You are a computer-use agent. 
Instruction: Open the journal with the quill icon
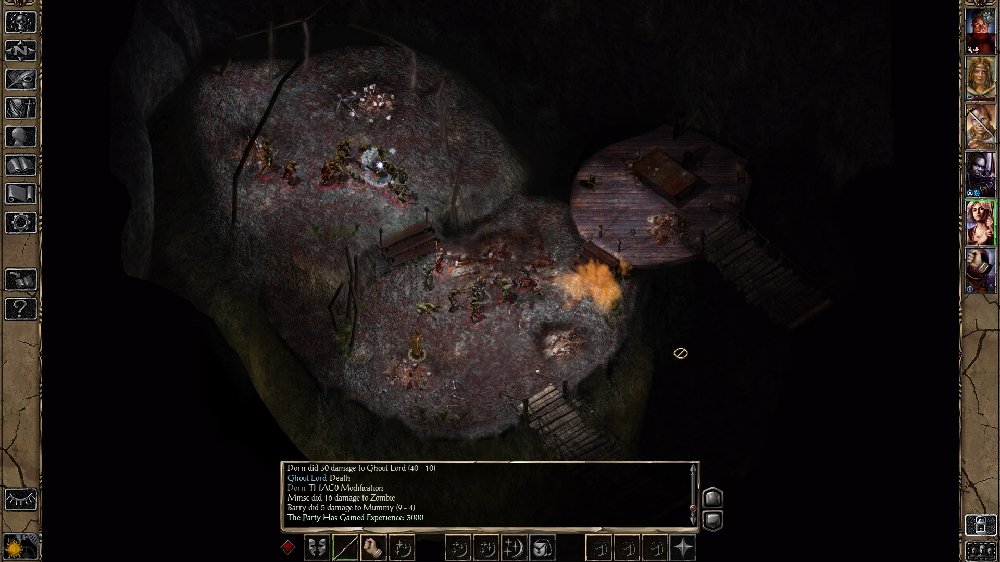pos(21,78)
